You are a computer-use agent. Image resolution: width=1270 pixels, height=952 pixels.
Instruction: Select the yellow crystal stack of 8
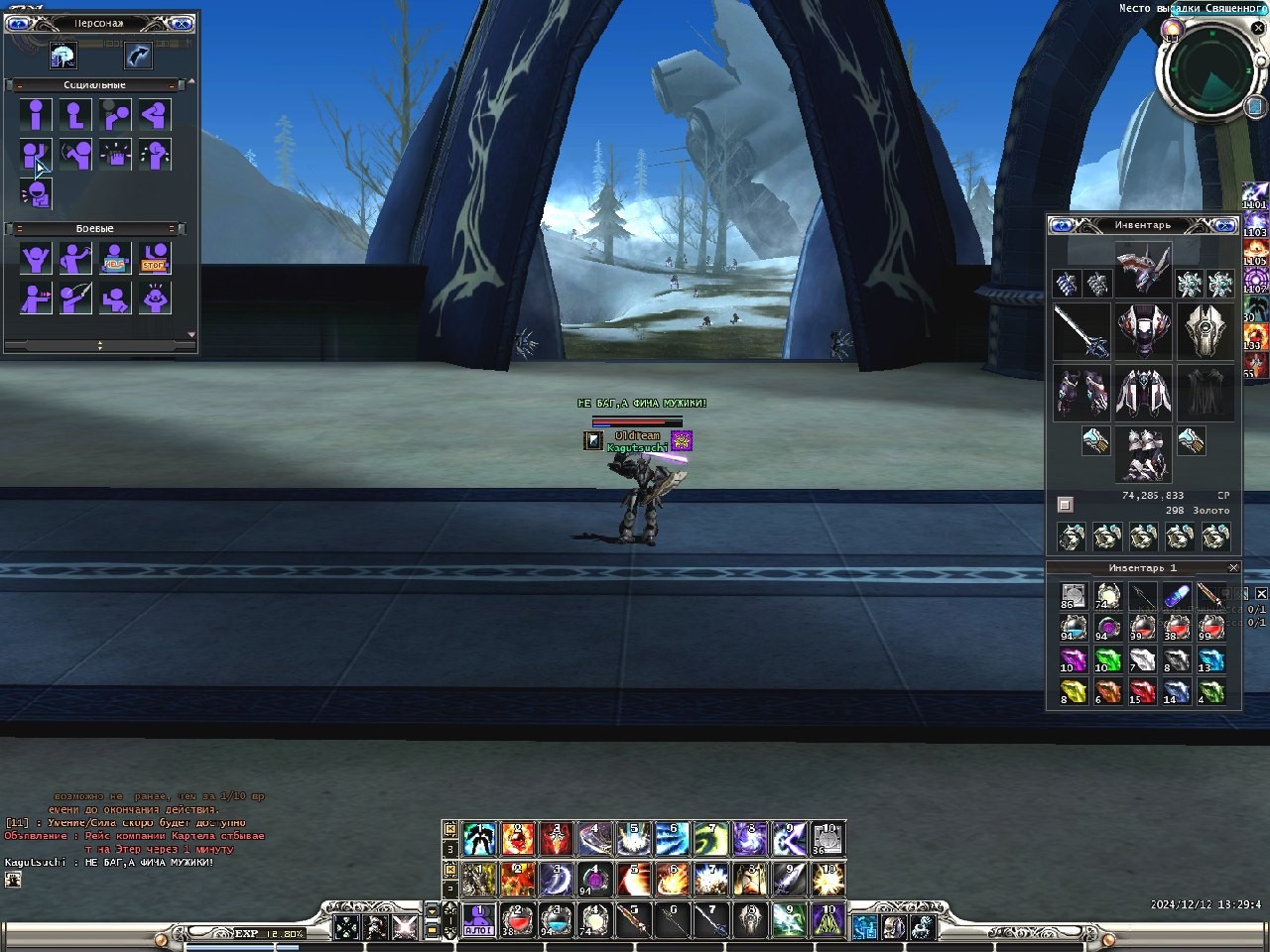[x=1073, y=691]
